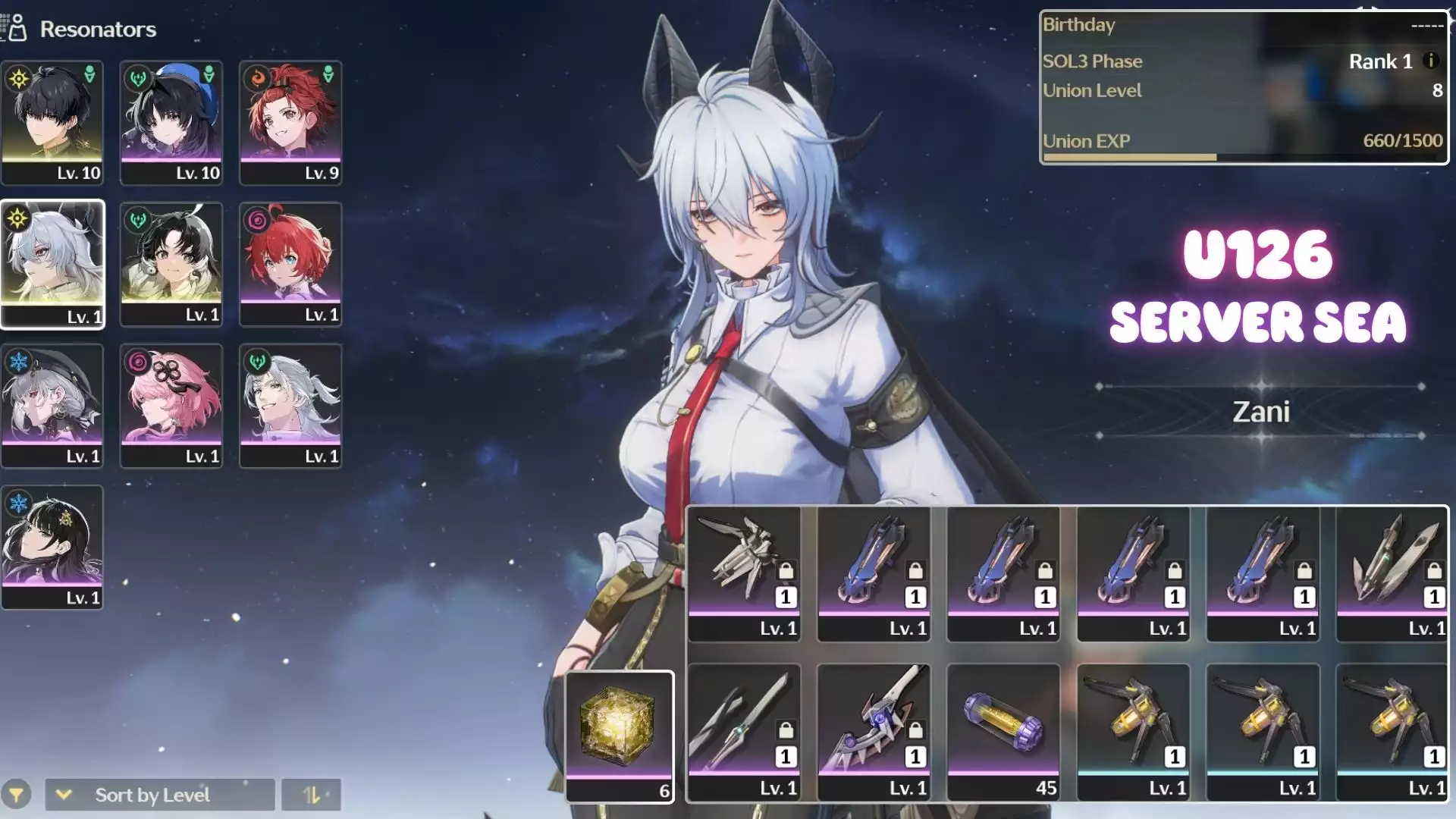Open the Resonators menu icon
Screen dimensions: 1456x819
click(15, 29)
